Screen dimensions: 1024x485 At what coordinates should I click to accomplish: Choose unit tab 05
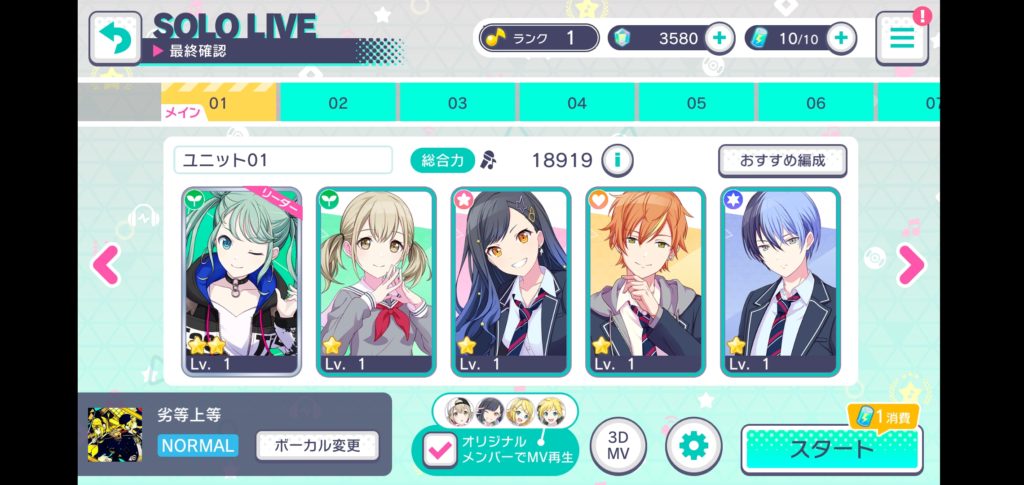pos(696,103)
